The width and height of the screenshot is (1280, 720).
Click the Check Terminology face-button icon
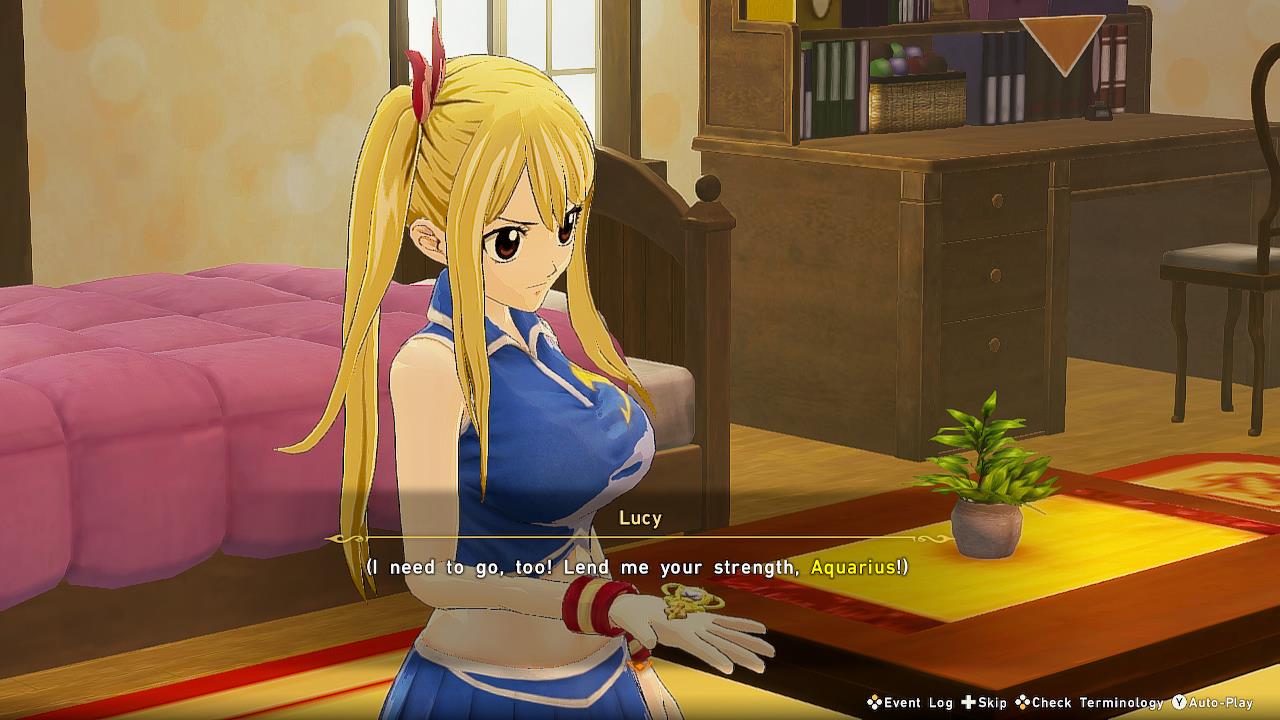coord(1022,703)
